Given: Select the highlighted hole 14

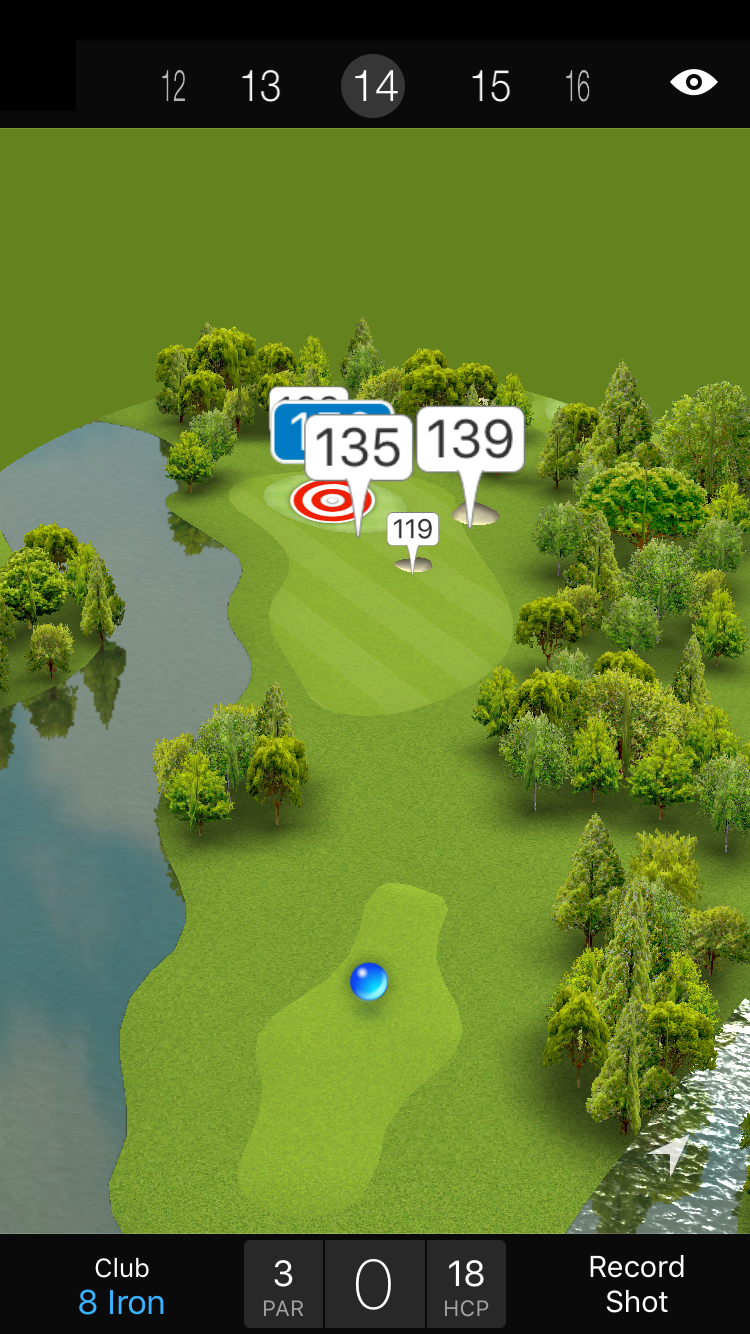Looking at the screenshot, I should click(375, 86).
